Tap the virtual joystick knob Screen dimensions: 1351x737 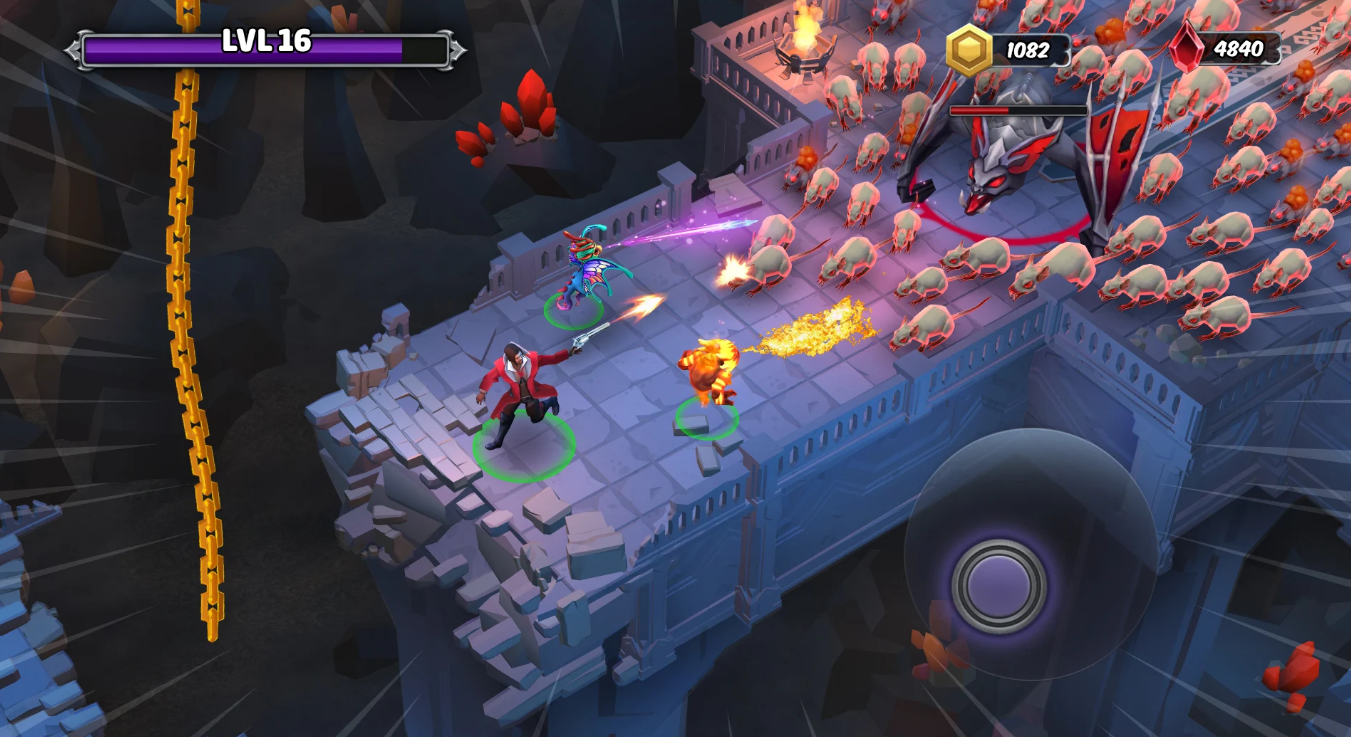click(999, 587)
